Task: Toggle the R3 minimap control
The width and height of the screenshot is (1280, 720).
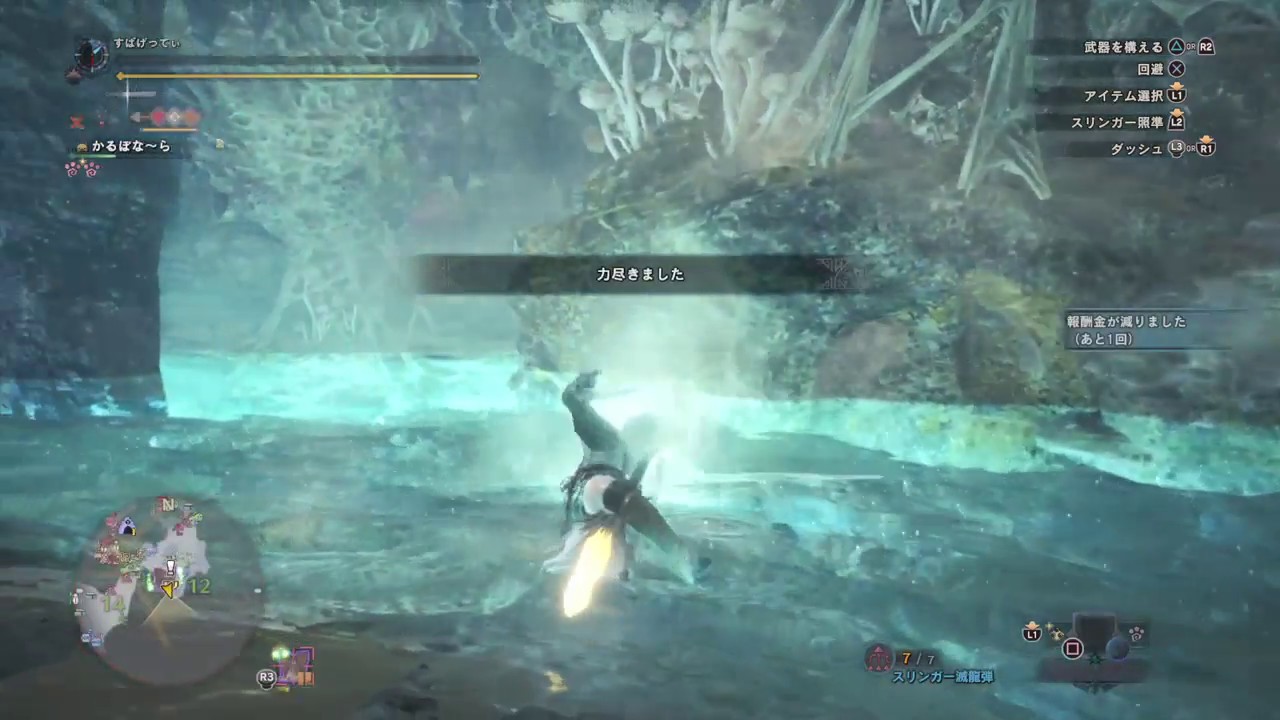Action: point(265,677)
